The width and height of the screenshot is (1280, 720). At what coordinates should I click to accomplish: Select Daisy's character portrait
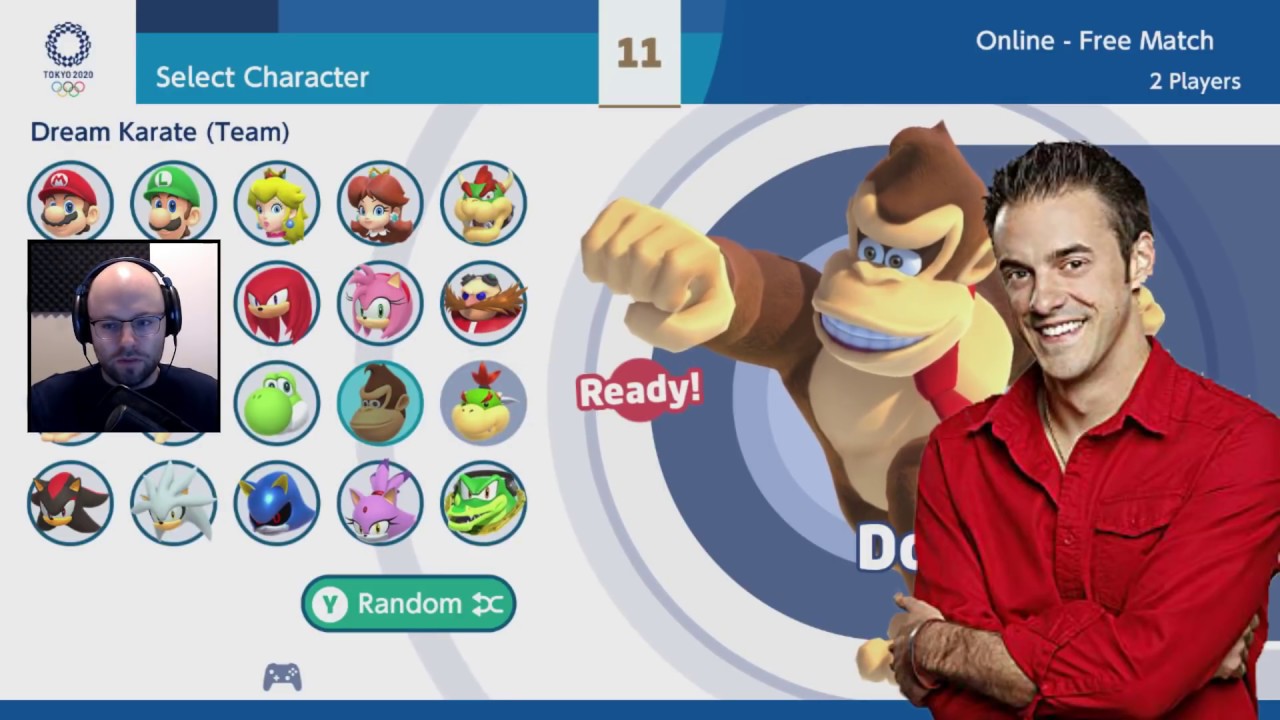tap(380, 203)
